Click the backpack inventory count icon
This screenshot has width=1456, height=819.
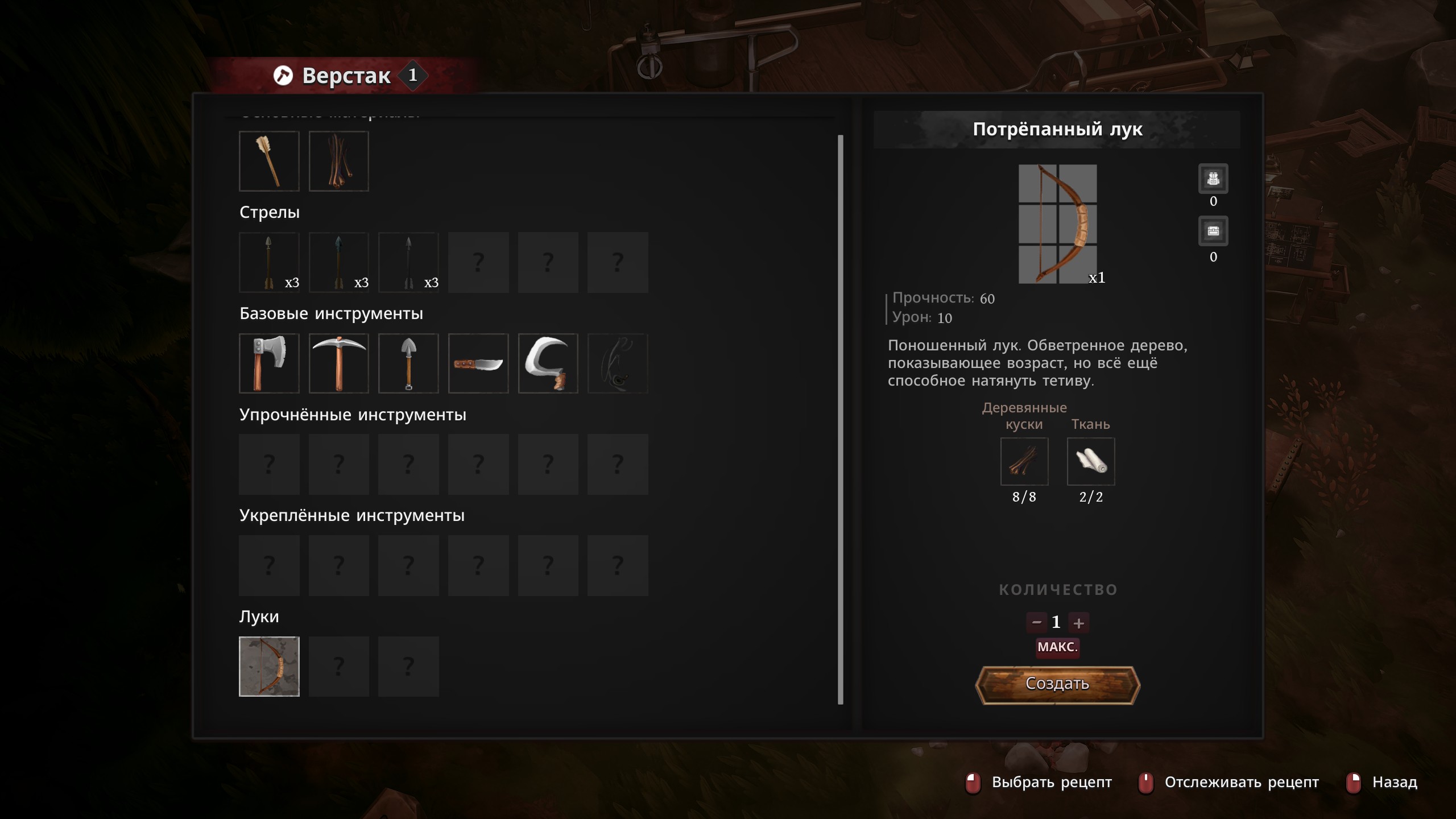coord(1213,179)
